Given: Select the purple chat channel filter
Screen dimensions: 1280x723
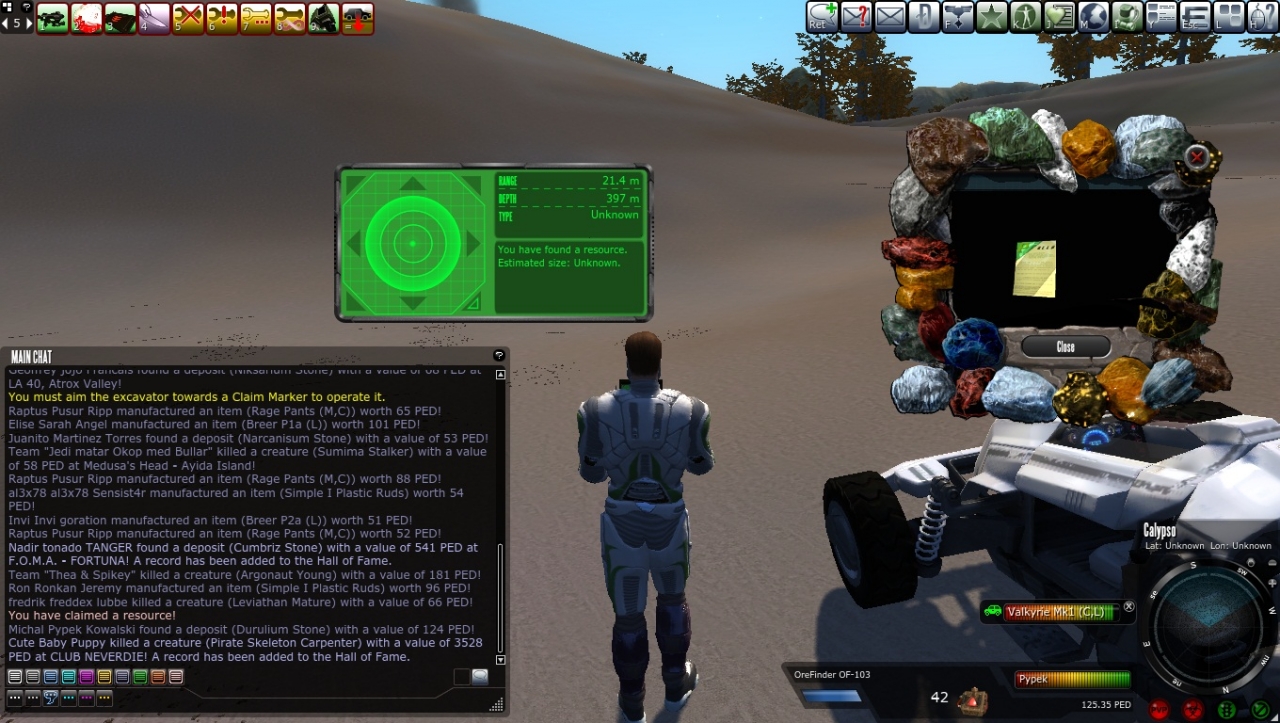Looking at the screenshot, I should (86, 677).
